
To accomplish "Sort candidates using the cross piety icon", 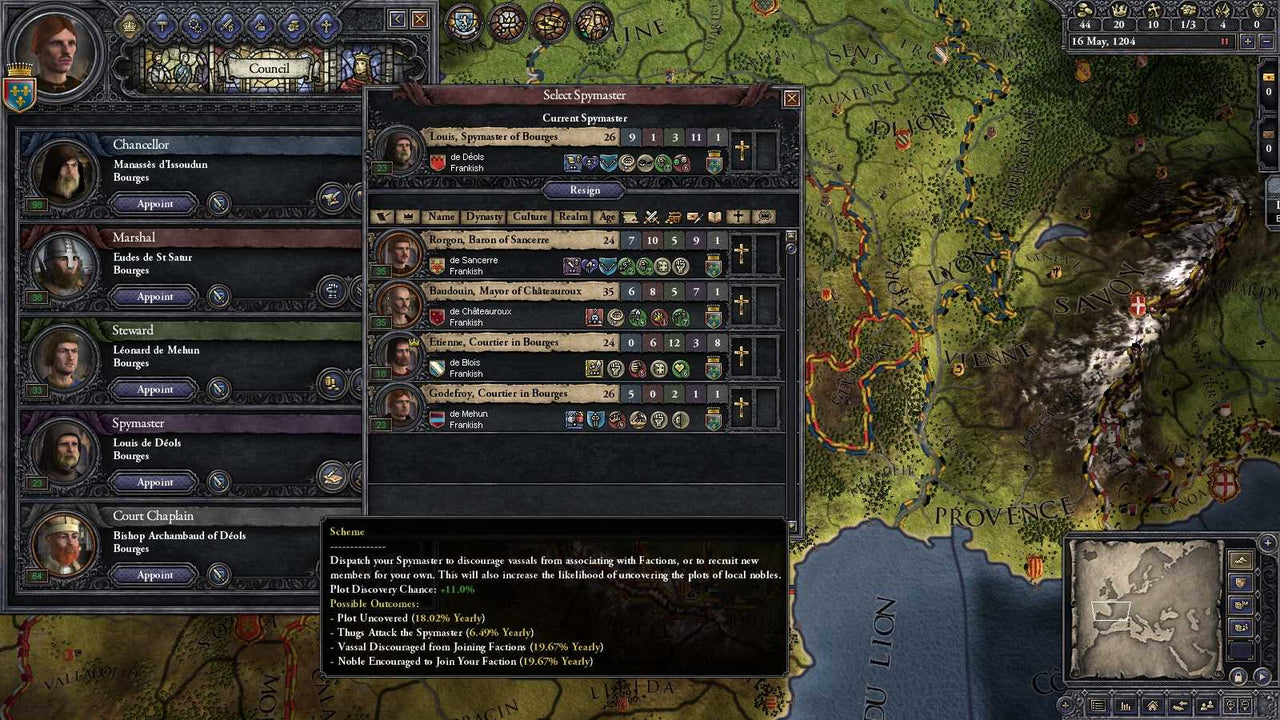I will (738, 217).
